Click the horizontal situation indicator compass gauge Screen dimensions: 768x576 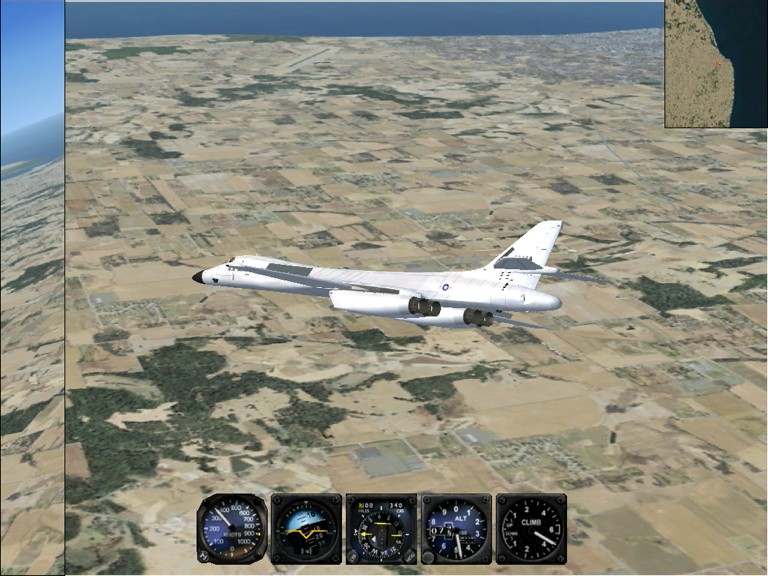point(381,528)
